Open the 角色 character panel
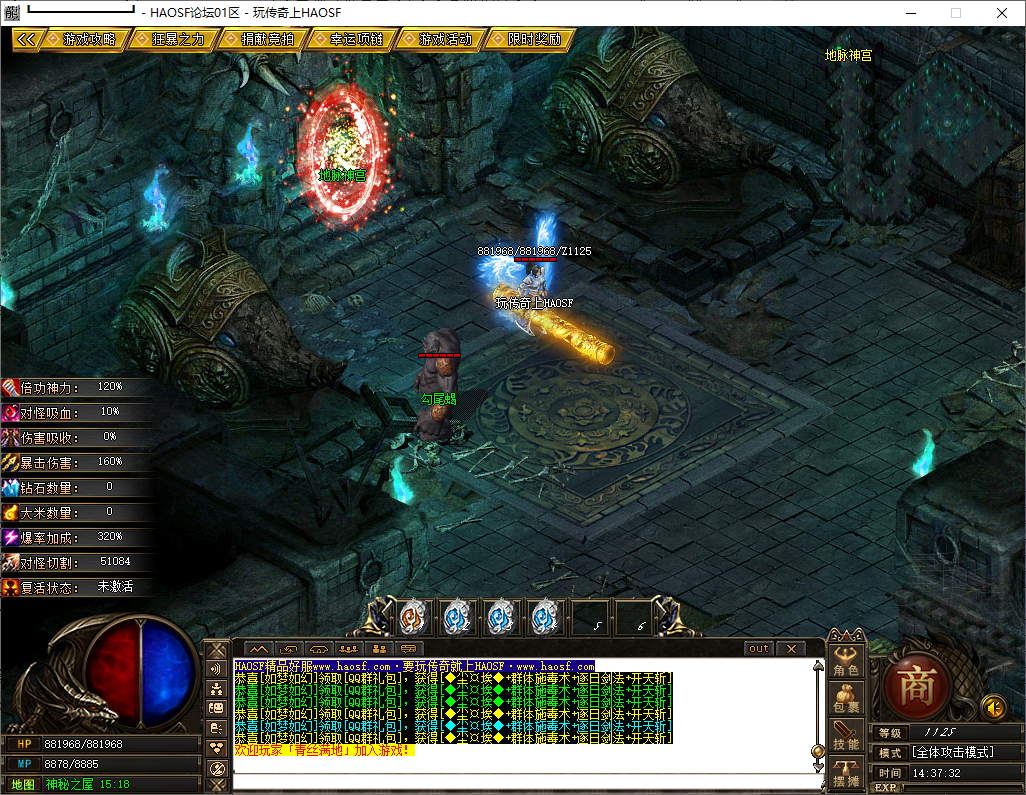The height and width of the screenshot is (795, 1026). (x=846, y=662)
